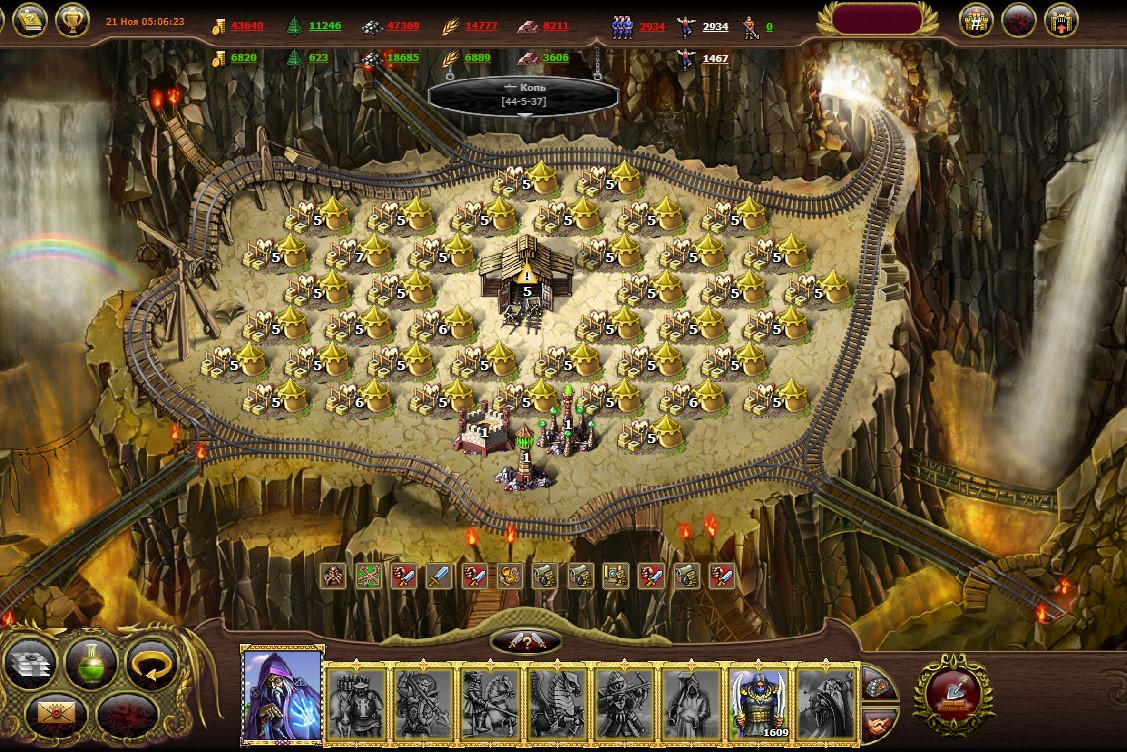Open the green potion flask button
The height and width of the screenshot is (752, 1127).
tap(92, 662)
